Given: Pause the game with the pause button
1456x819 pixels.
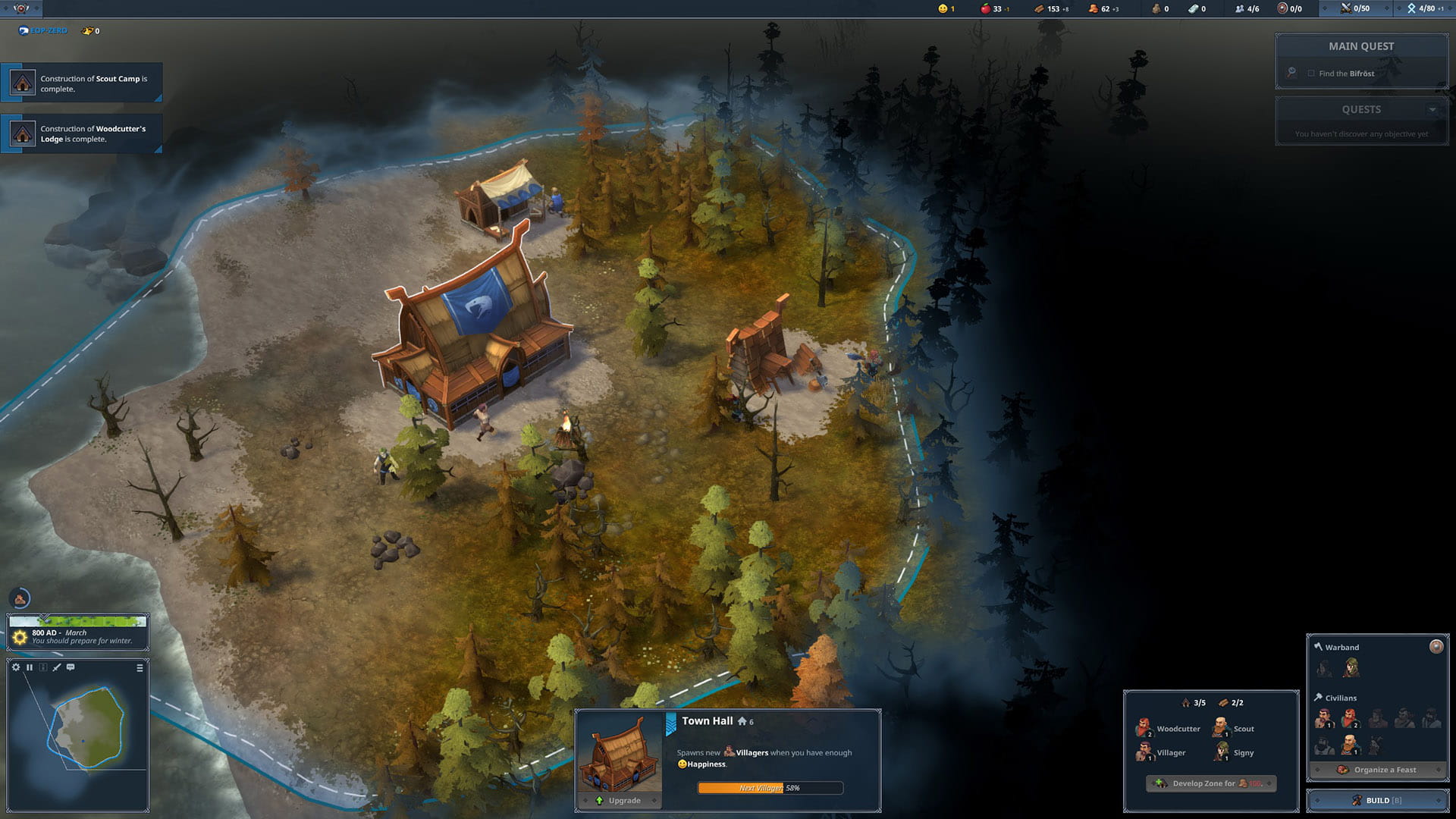Looking at the screenshot, I should [x=30, y=667].
